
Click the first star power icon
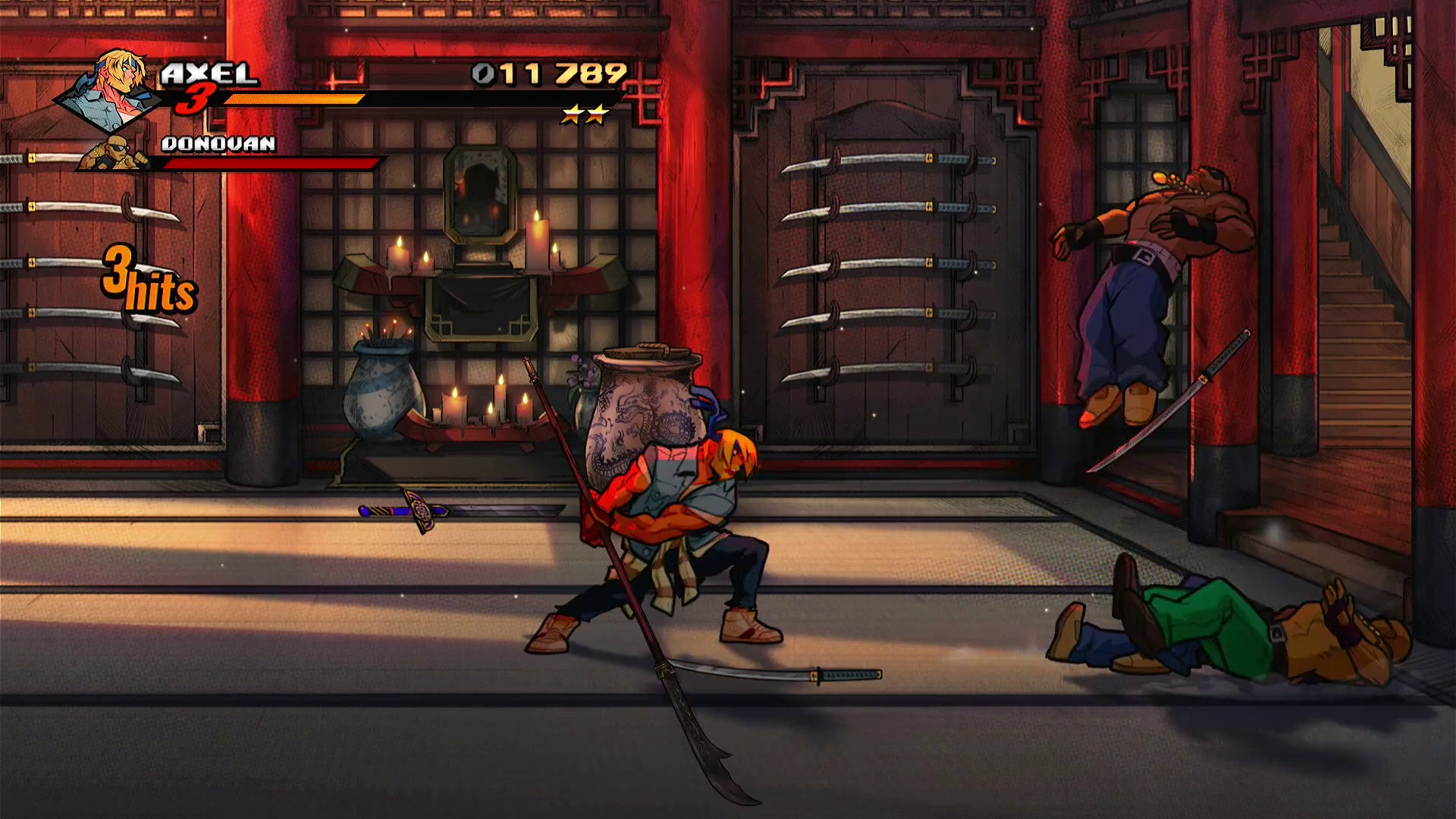[573, 114]
